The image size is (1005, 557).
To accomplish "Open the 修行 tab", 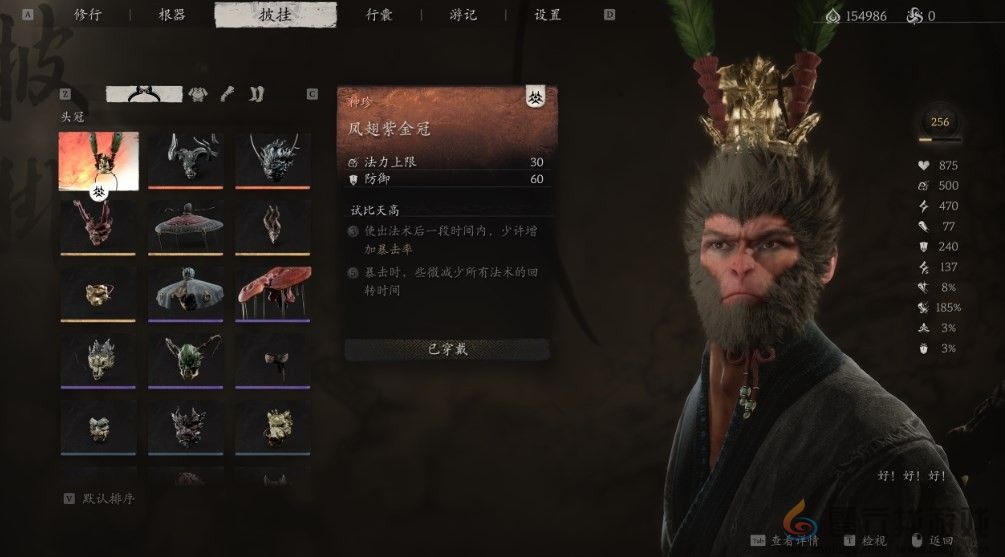I will (88, 15).
